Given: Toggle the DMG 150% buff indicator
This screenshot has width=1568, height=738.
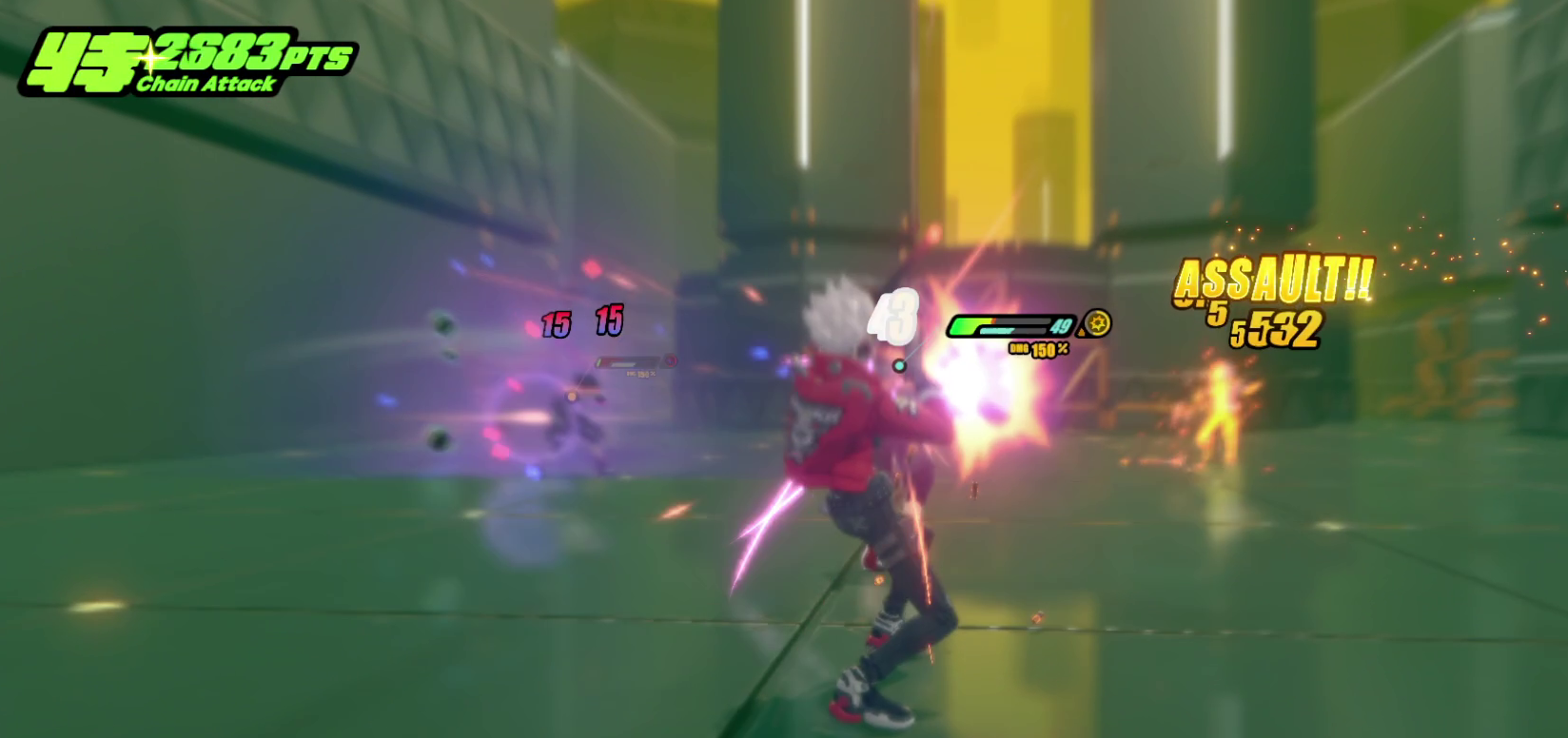Looking at the screenshot, I should tap(1038, 349).
